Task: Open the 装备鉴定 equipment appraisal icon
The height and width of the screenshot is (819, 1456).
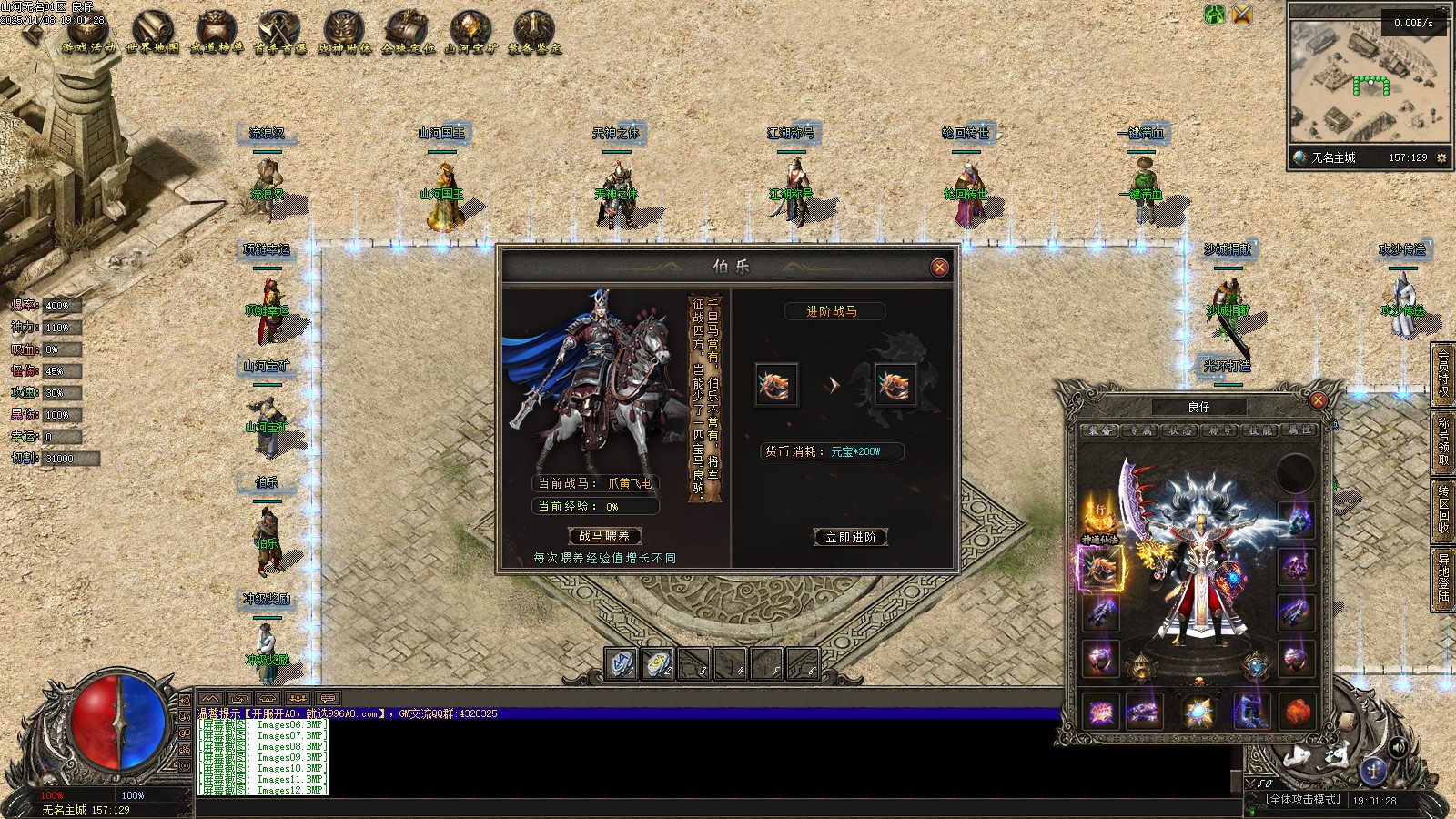Action: pos(534,32)
